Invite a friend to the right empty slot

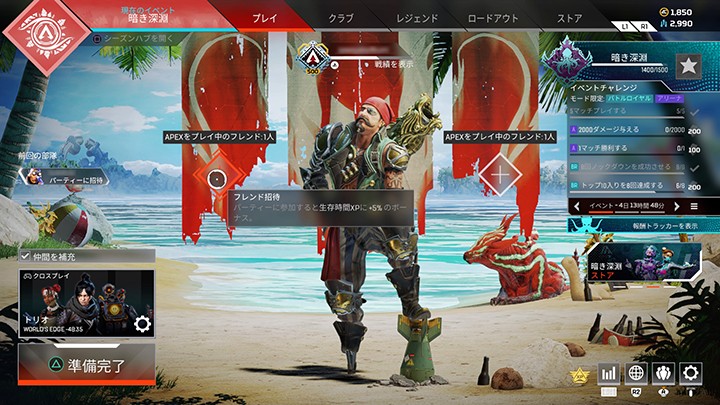[x=500, y=178]
